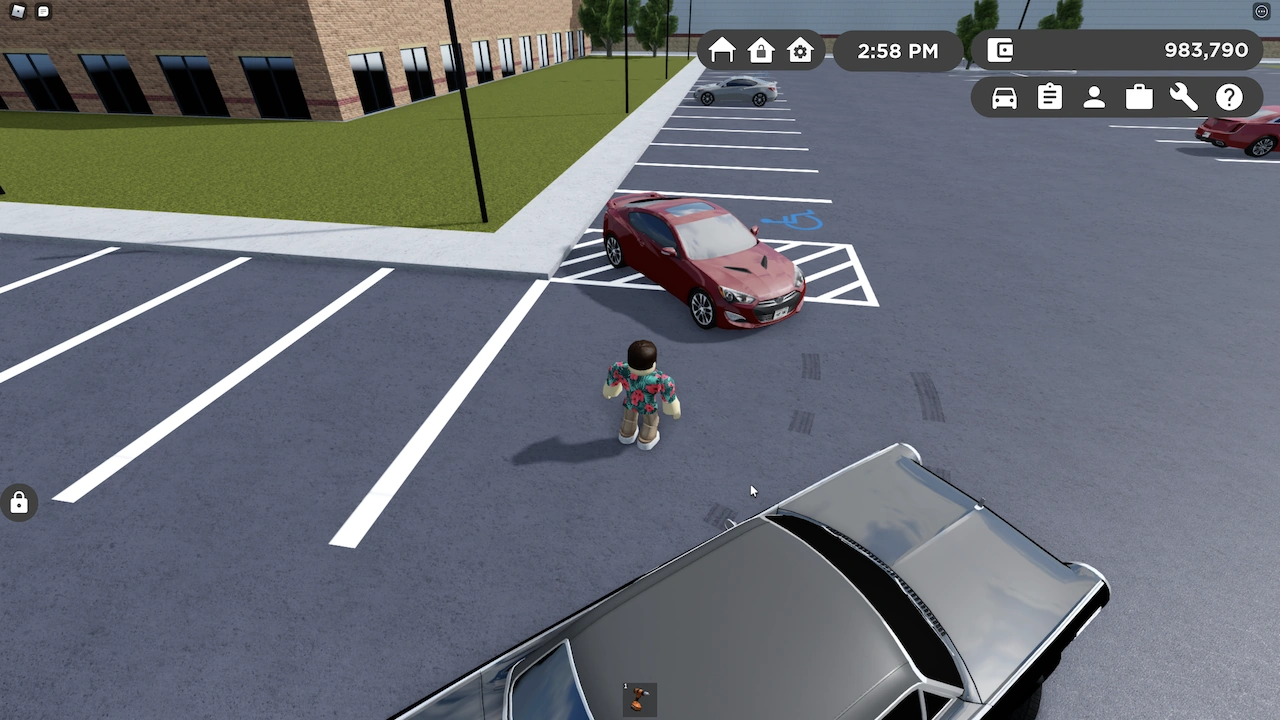
Task: Open the vehicle menu with the car icon
Action: tap(1004, 97)
